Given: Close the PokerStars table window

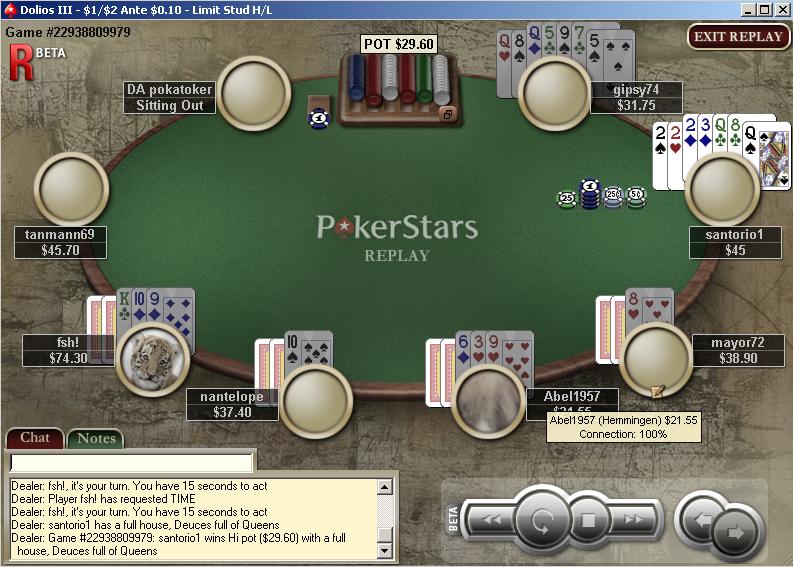Looking at the screenshot, I should tap(781, 9).
